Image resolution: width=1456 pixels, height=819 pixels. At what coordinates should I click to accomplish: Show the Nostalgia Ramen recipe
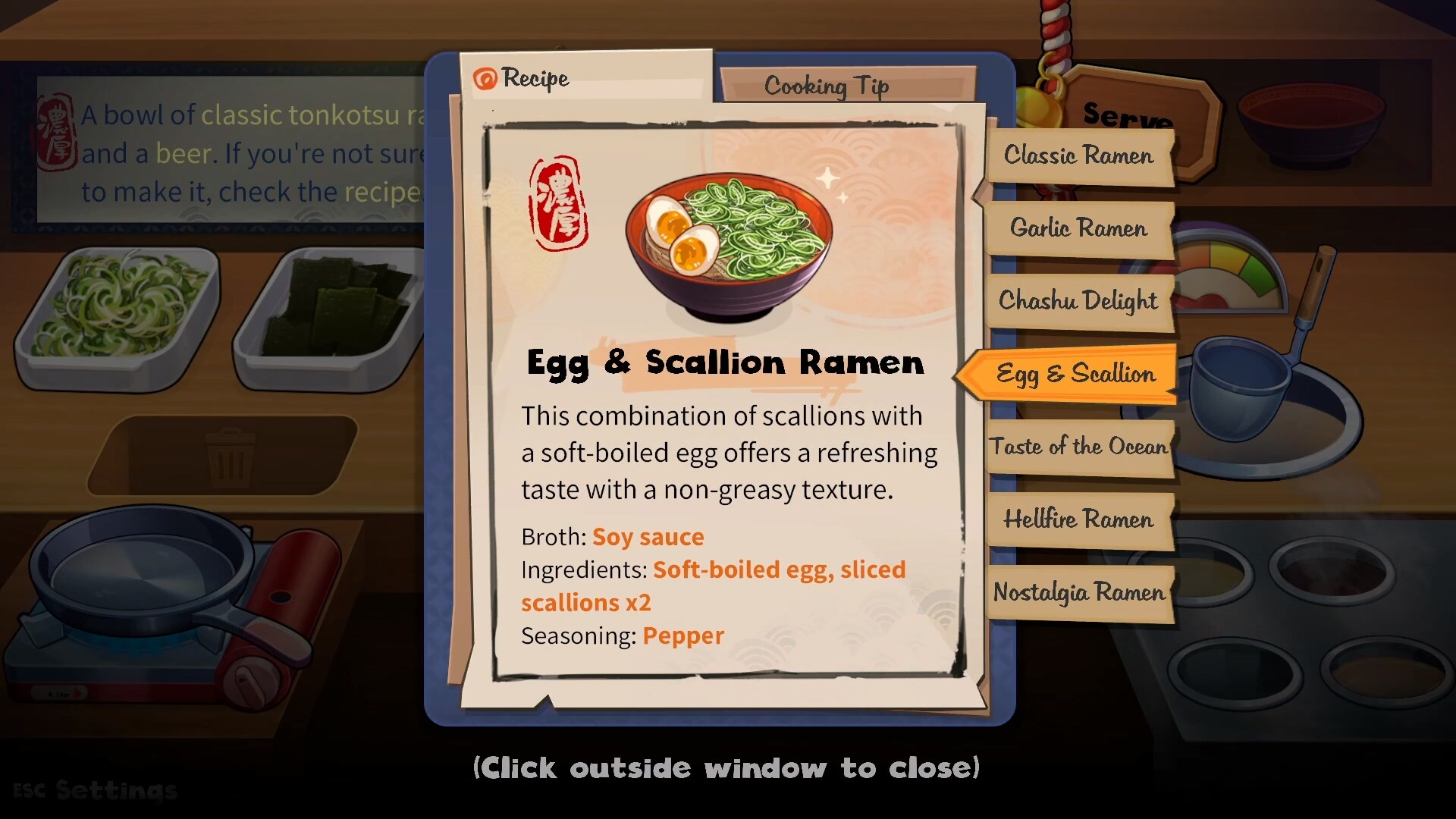point(1078,592)
